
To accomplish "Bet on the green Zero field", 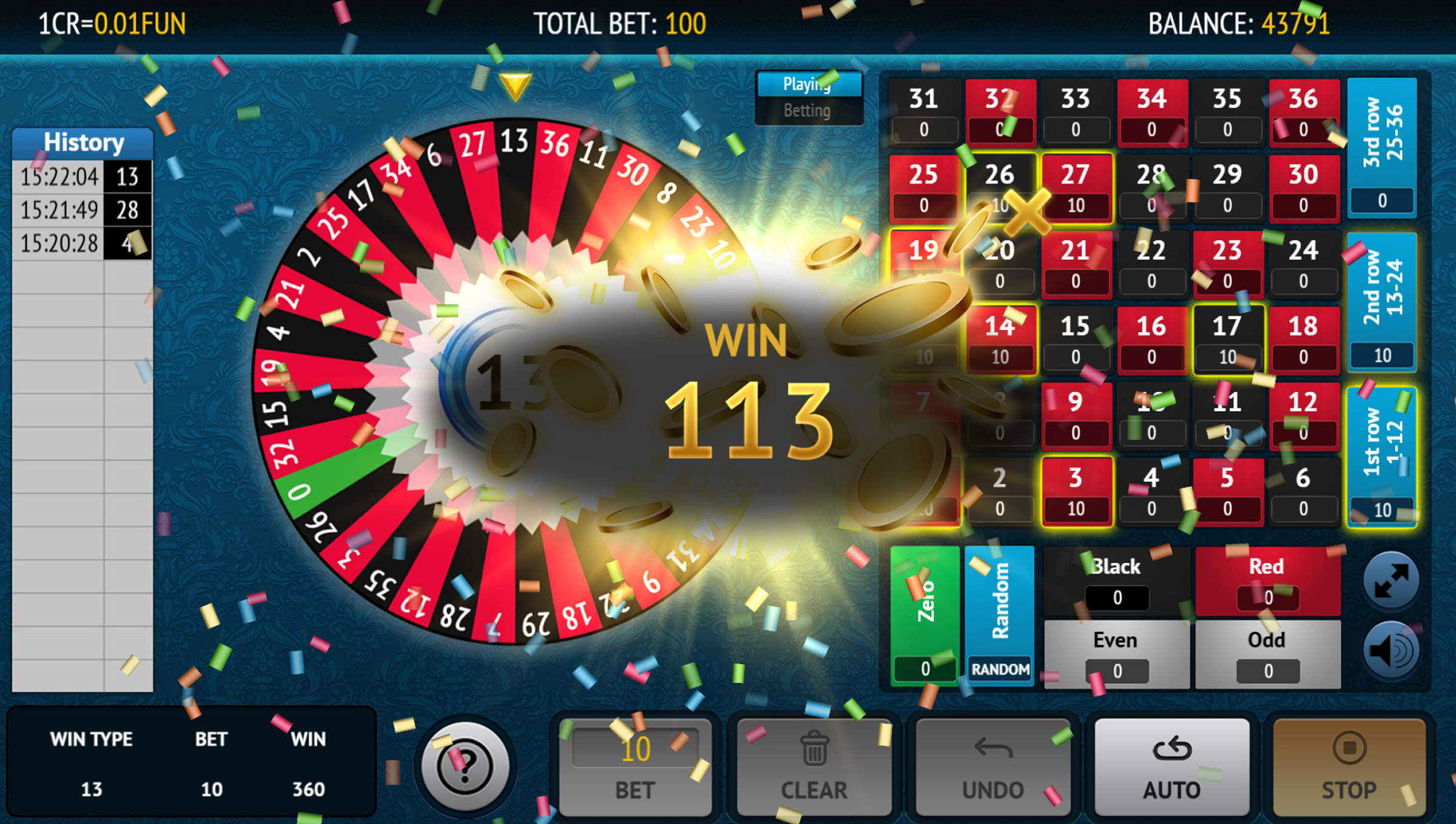I will pos(925,615).
